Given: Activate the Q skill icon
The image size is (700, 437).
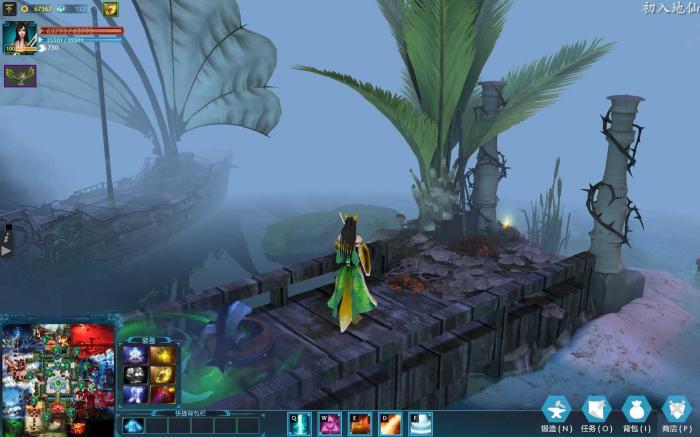Looking at the screenshot, I should [299, 424].
